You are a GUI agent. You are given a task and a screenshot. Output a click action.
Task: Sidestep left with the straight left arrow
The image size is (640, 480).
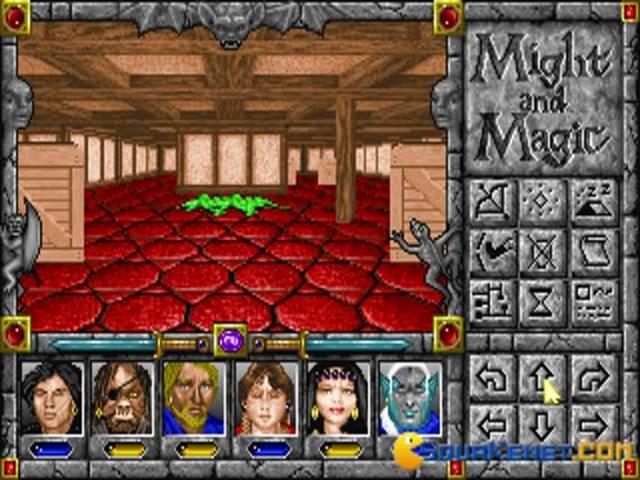point(492,422)
